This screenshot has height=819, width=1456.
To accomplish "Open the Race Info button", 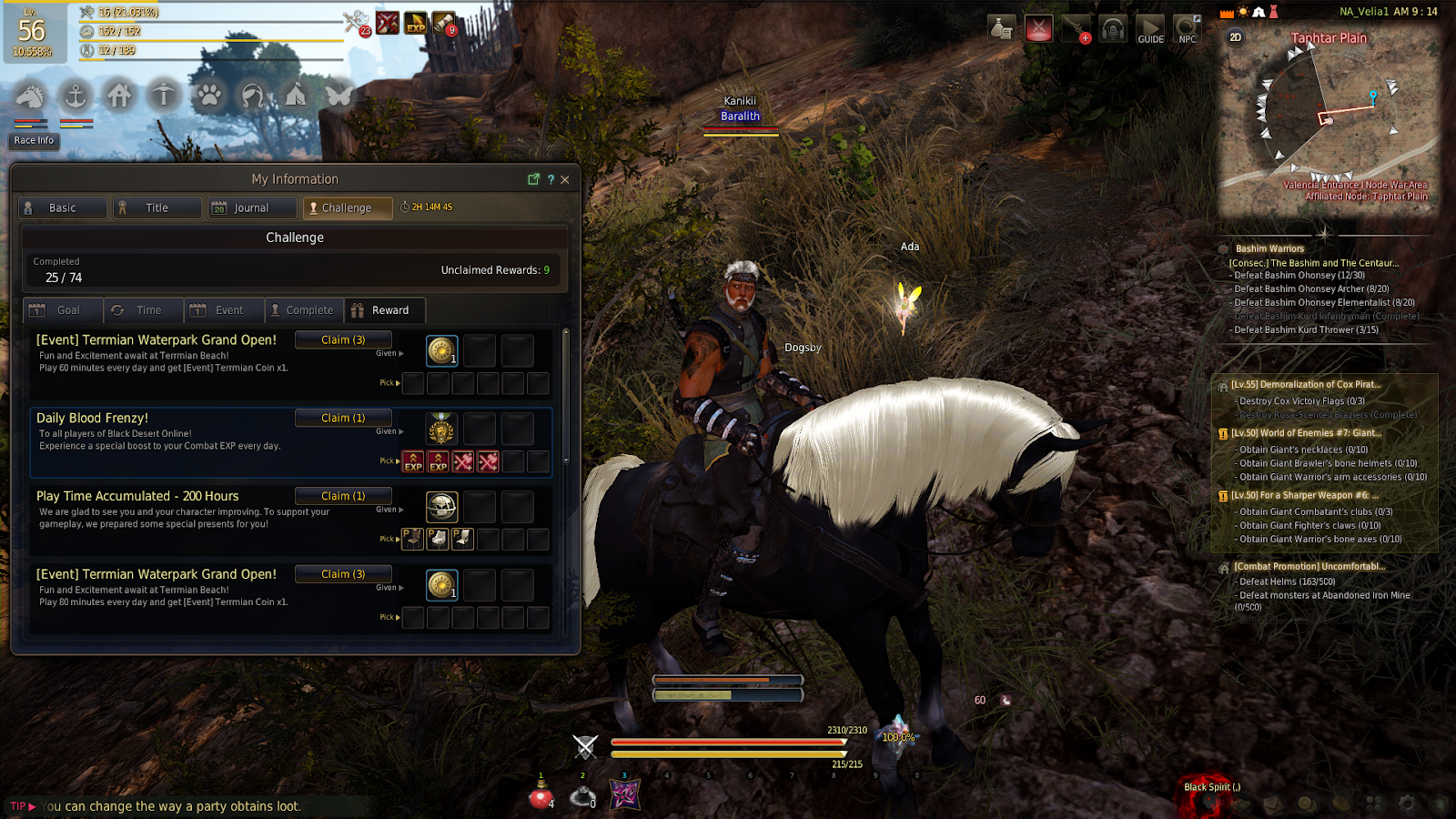I will coord(34,140).
